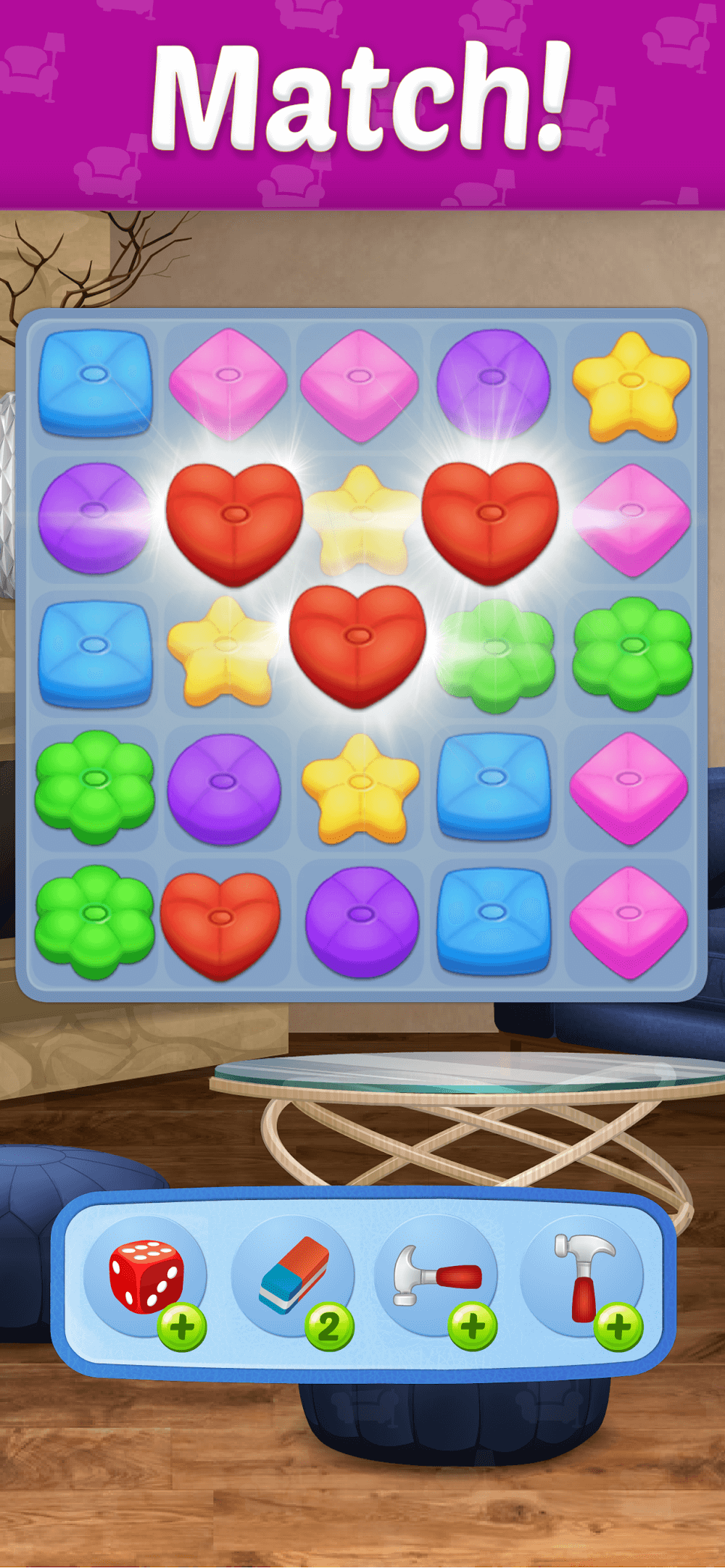Add more upright hammers with its plus badge
The width and height of the screenshot is (725, 1568).
pos(618,1327)
